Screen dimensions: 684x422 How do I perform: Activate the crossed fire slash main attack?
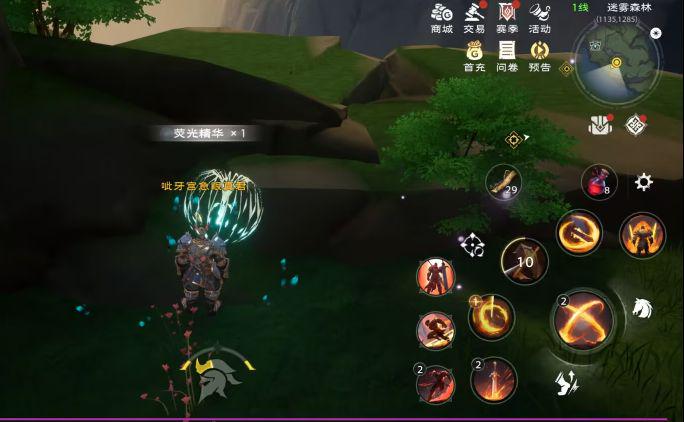coord(584,319)
